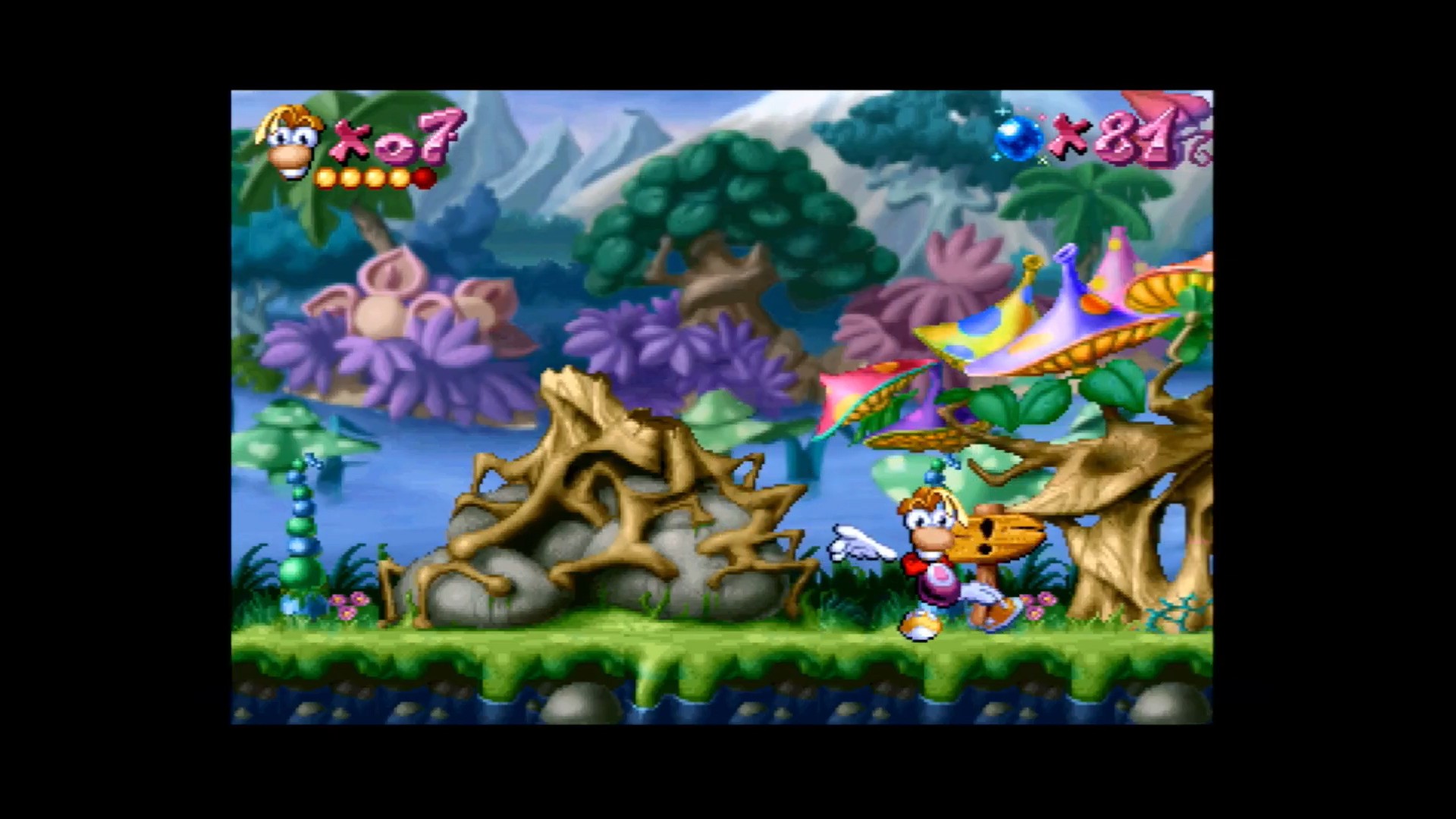Click Rayman's floating white hand
The image size is (1456, 819).
861,544
